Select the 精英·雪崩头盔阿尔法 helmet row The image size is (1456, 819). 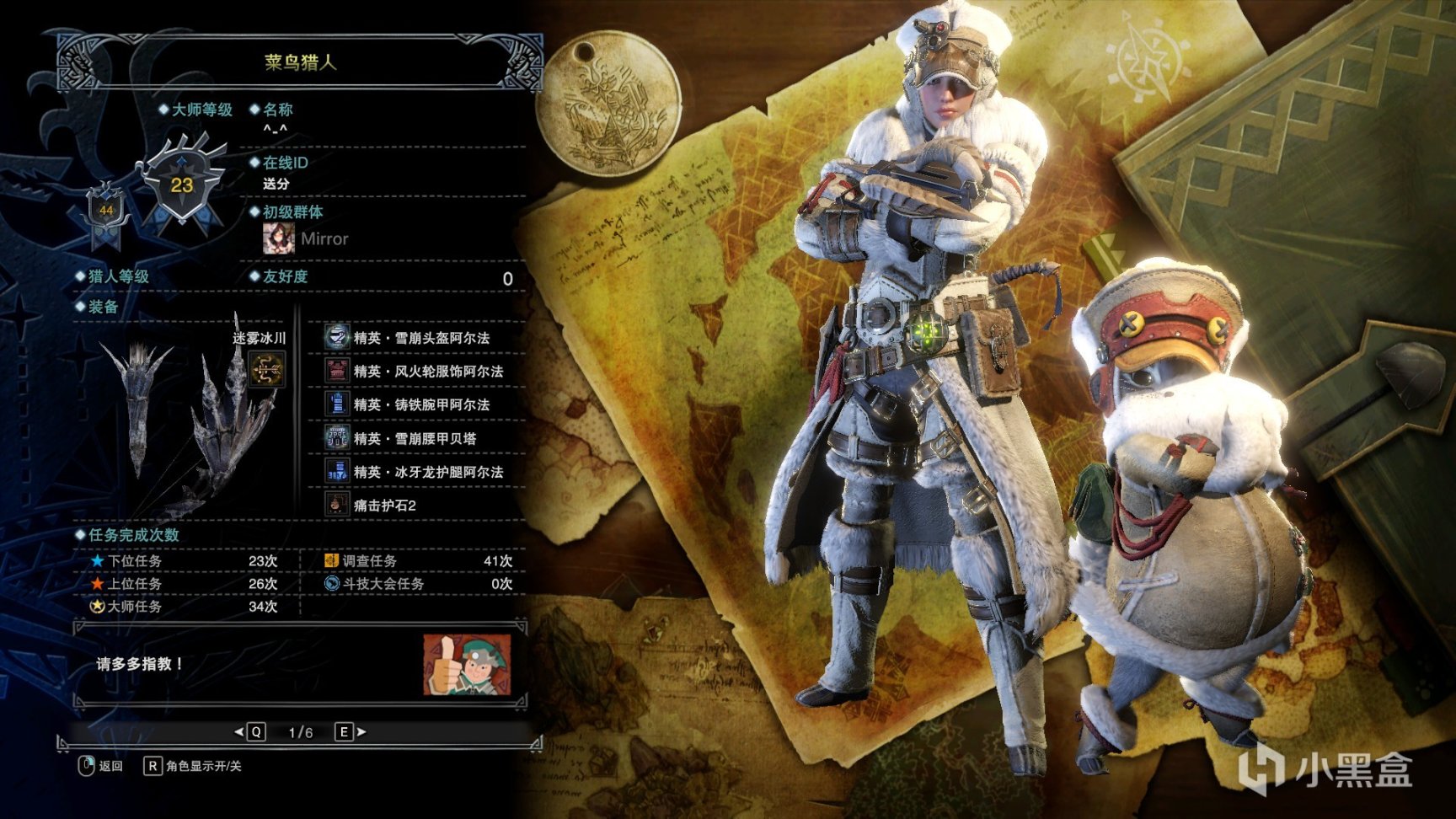(420, 338)
